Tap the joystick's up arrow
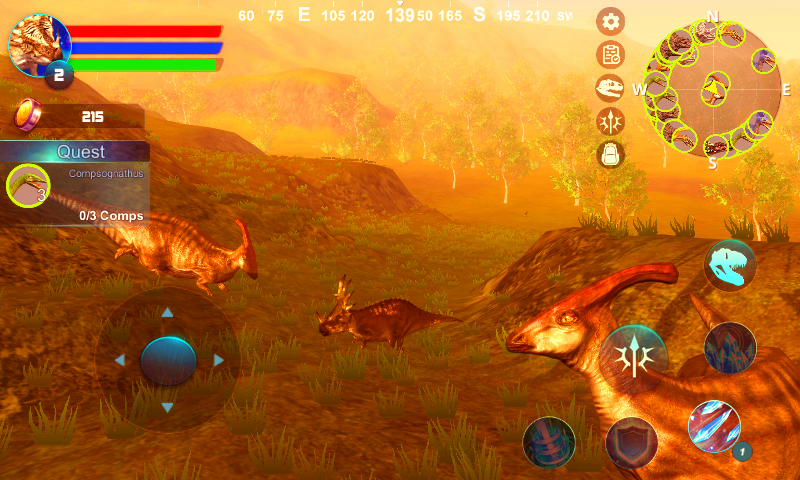The height and width of the screenshot is (480, 800). pos(168,313)
